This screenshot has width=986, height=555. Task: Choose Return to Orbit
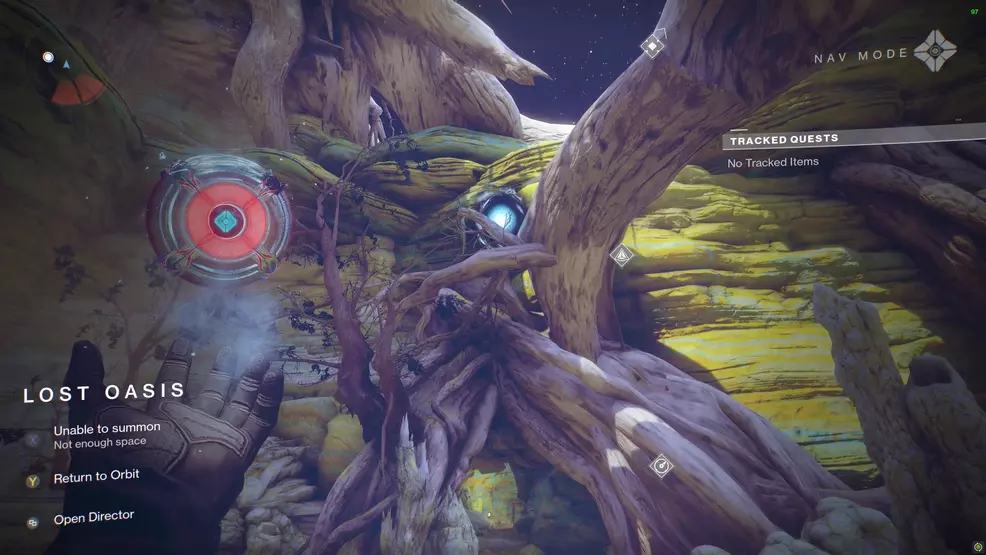[96, 476]
